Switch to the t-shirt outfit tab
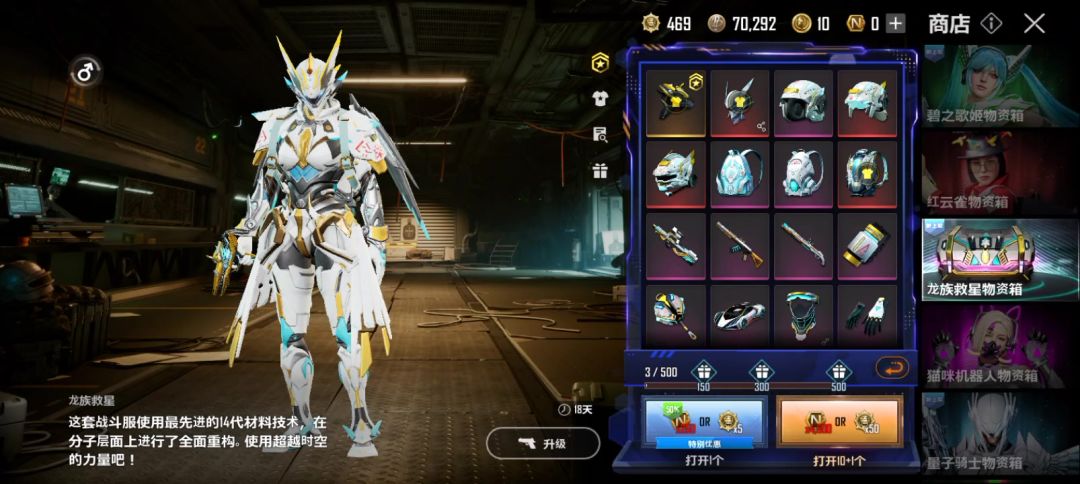The height and width of the screenshot is (484, 1080). point(601,98)
